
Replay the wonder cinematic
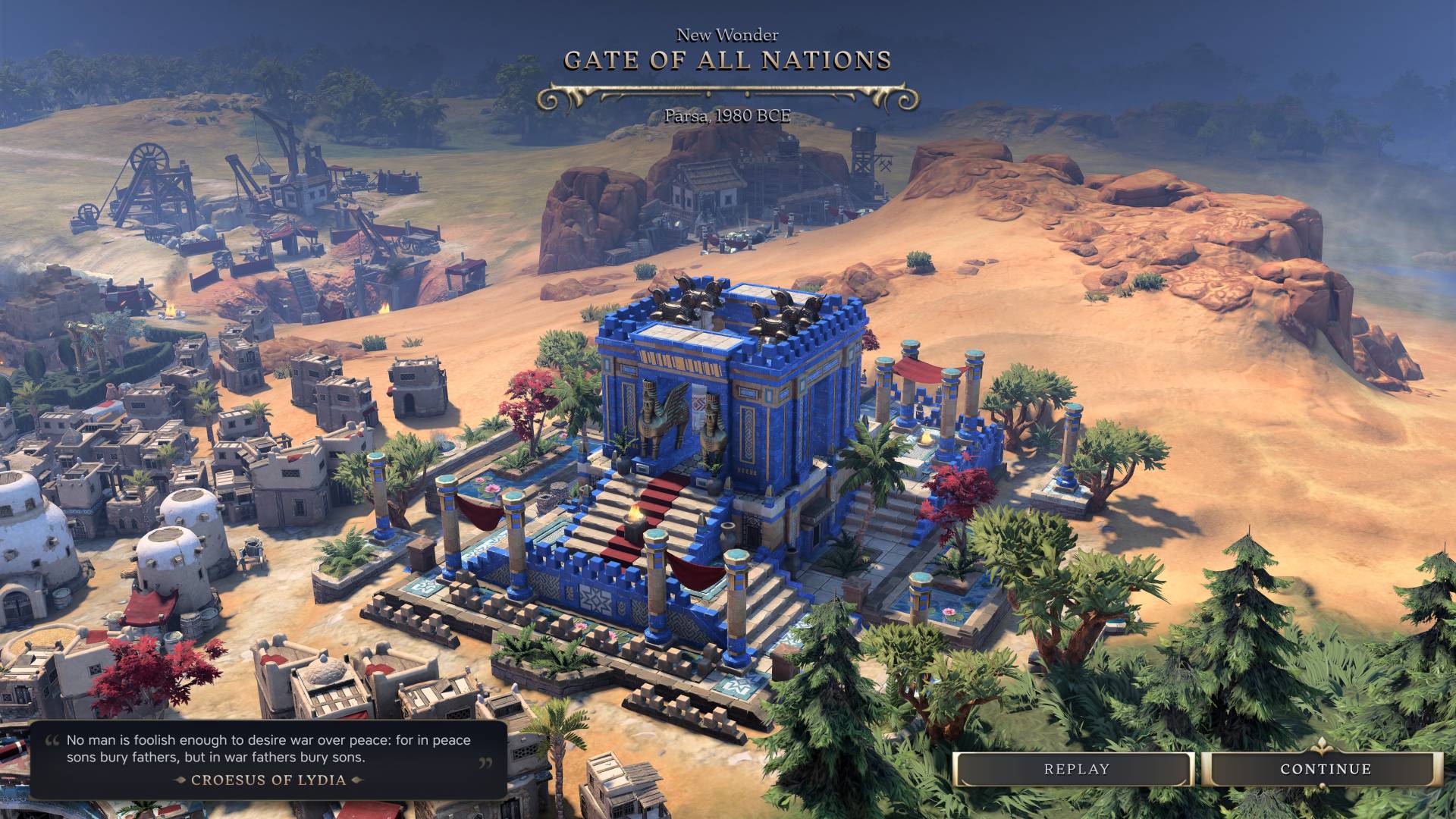[1075, 769]
